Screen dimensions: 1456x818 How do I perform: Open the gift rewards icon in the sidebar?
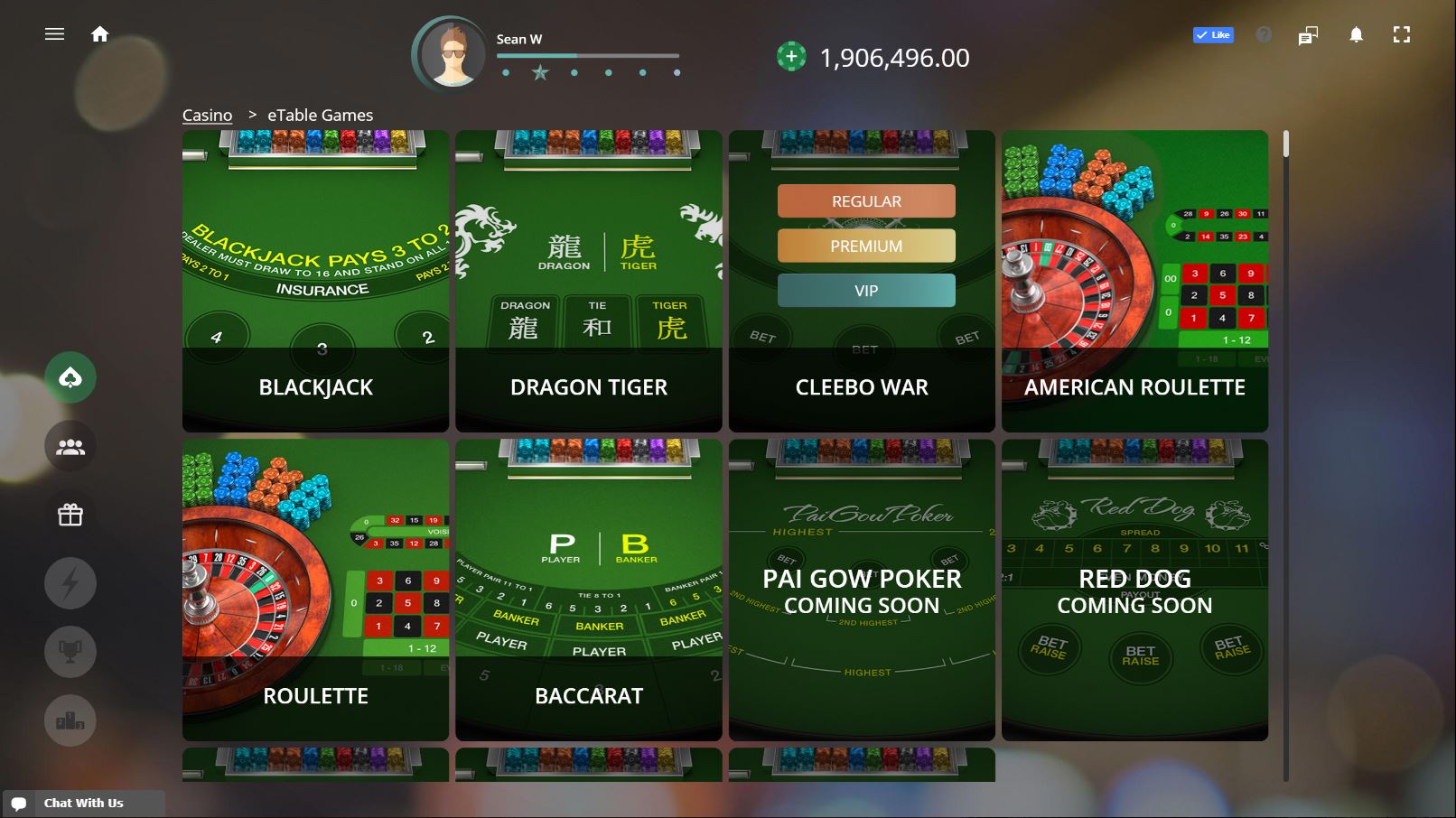tap(70, 515)
